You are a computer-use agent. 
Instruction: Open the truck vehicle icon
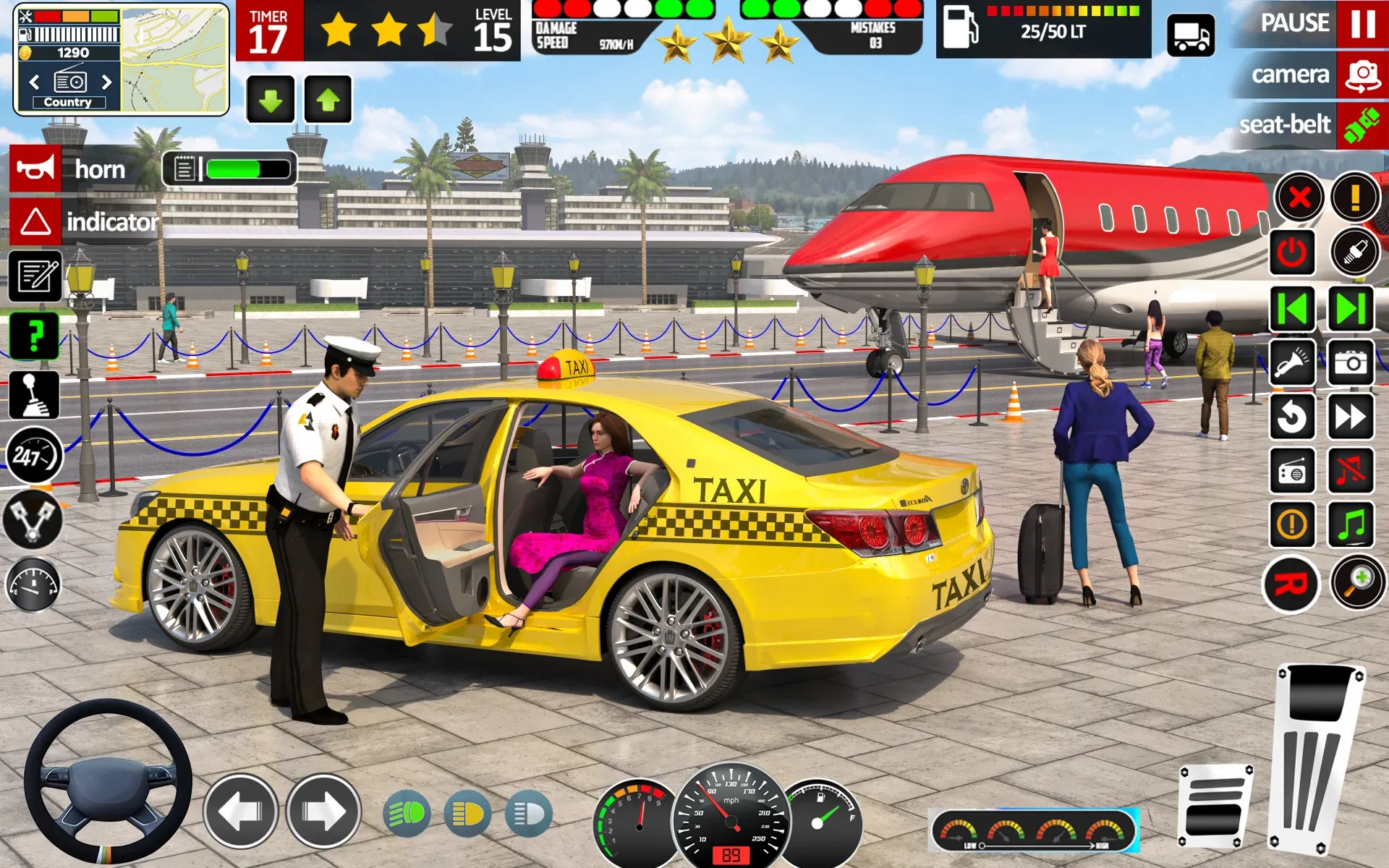point(1191,35)
